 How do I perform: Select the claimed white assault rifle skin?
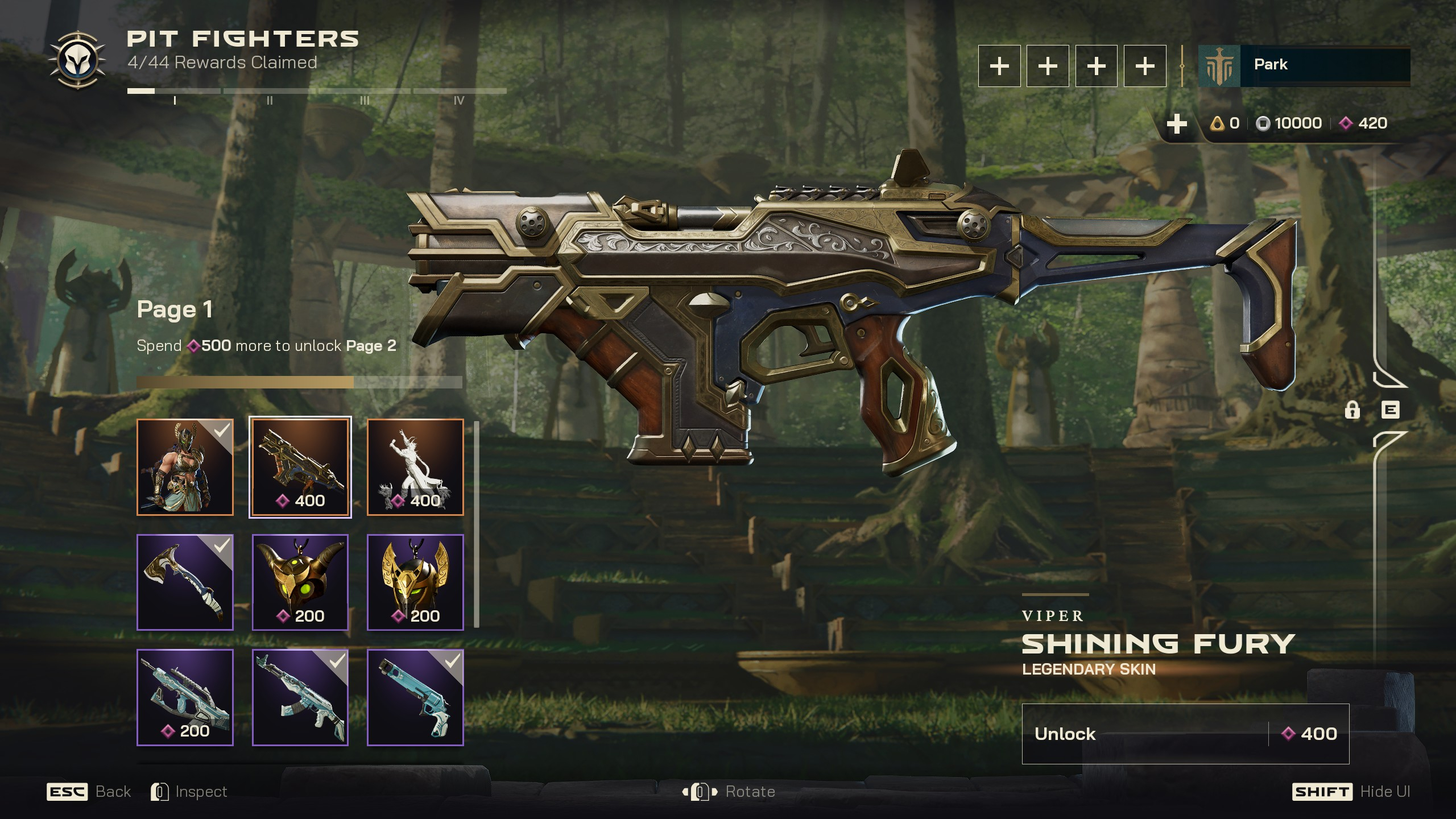[300, 697]
